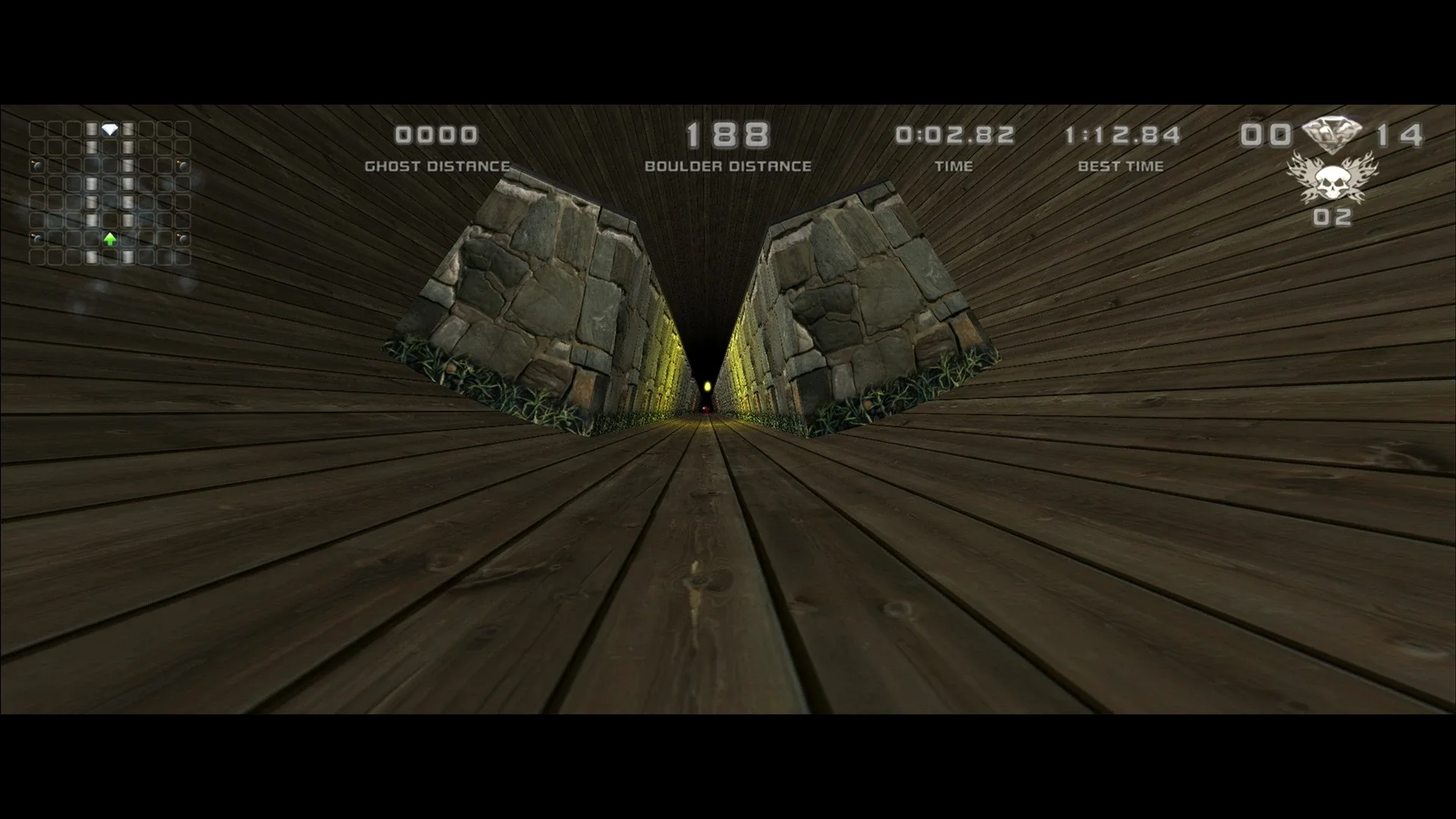Click the green player arrow on the minimap
Image resolution: width=1456 pixels, height=819 pixels.
(110, 239)
